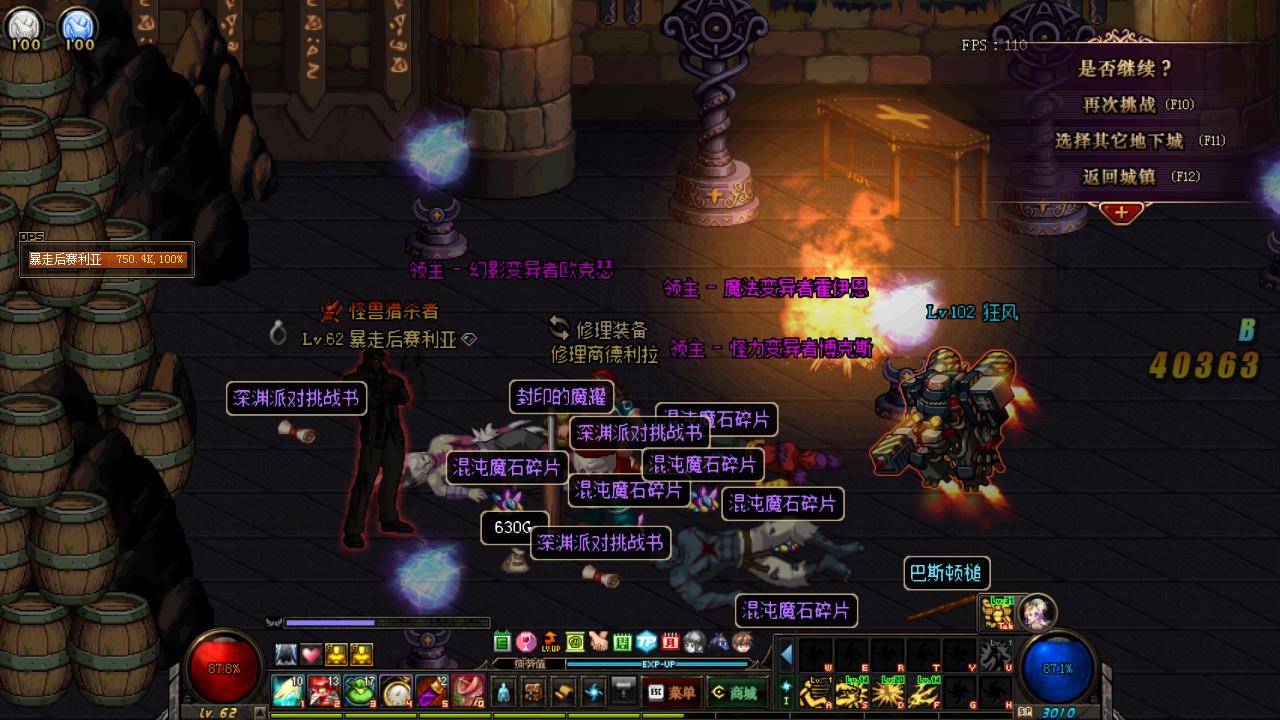Use the purple potion in slot 5
The height and width of the screenshot is (720, 1280).
(432, 691)
